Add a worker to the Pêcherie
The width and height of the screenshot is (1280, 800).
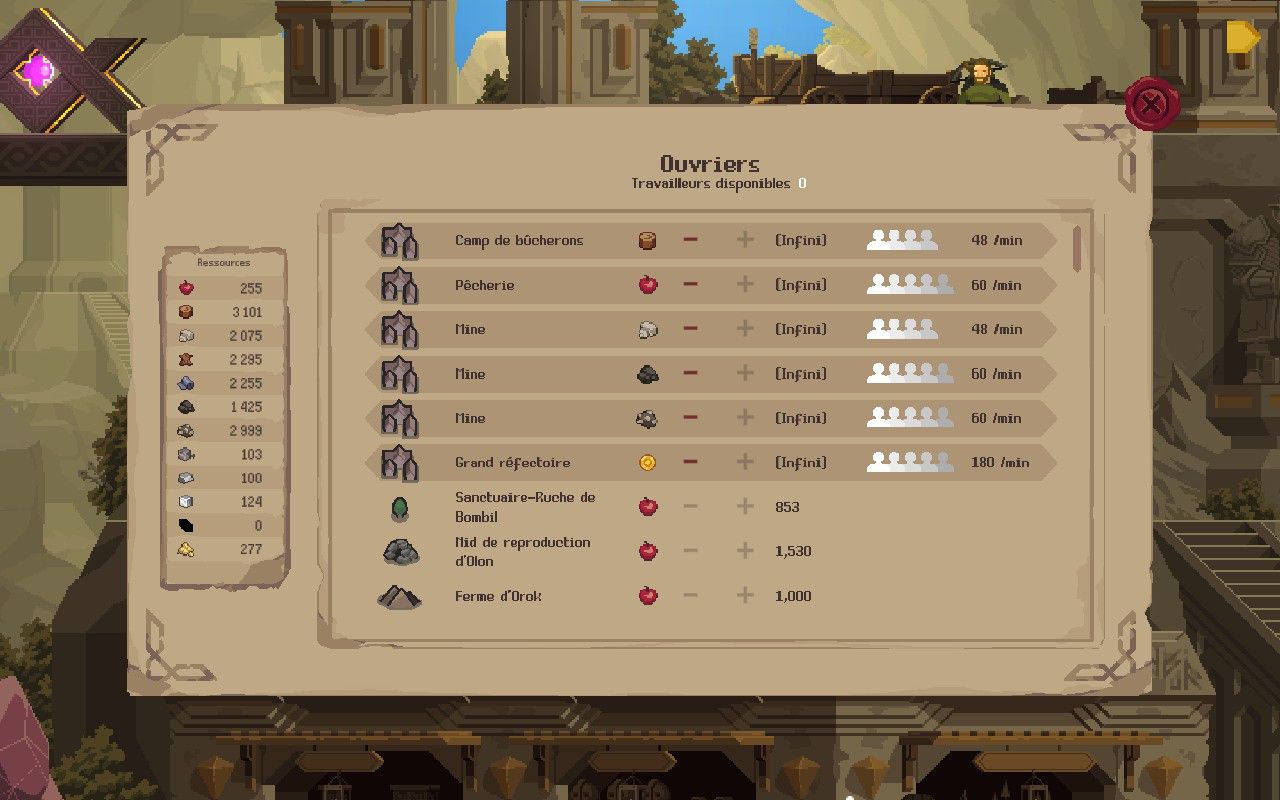pos(745,285)
